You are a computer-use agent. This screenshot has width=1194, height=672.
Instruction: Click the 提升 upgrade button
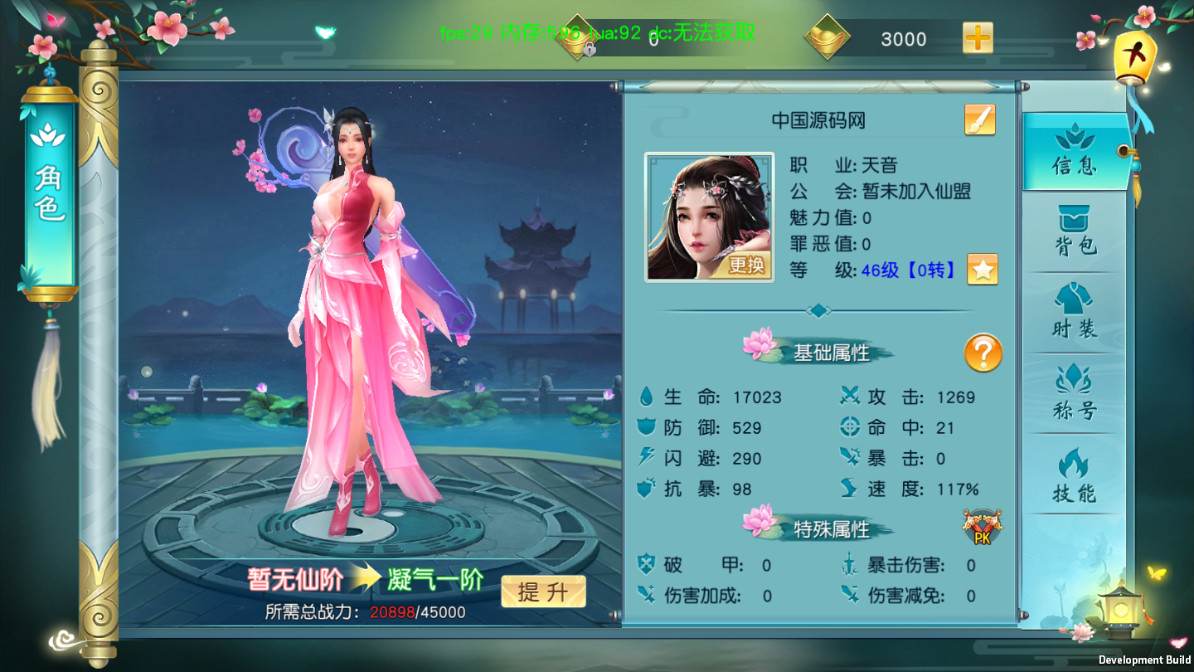(x=543, y=591)
